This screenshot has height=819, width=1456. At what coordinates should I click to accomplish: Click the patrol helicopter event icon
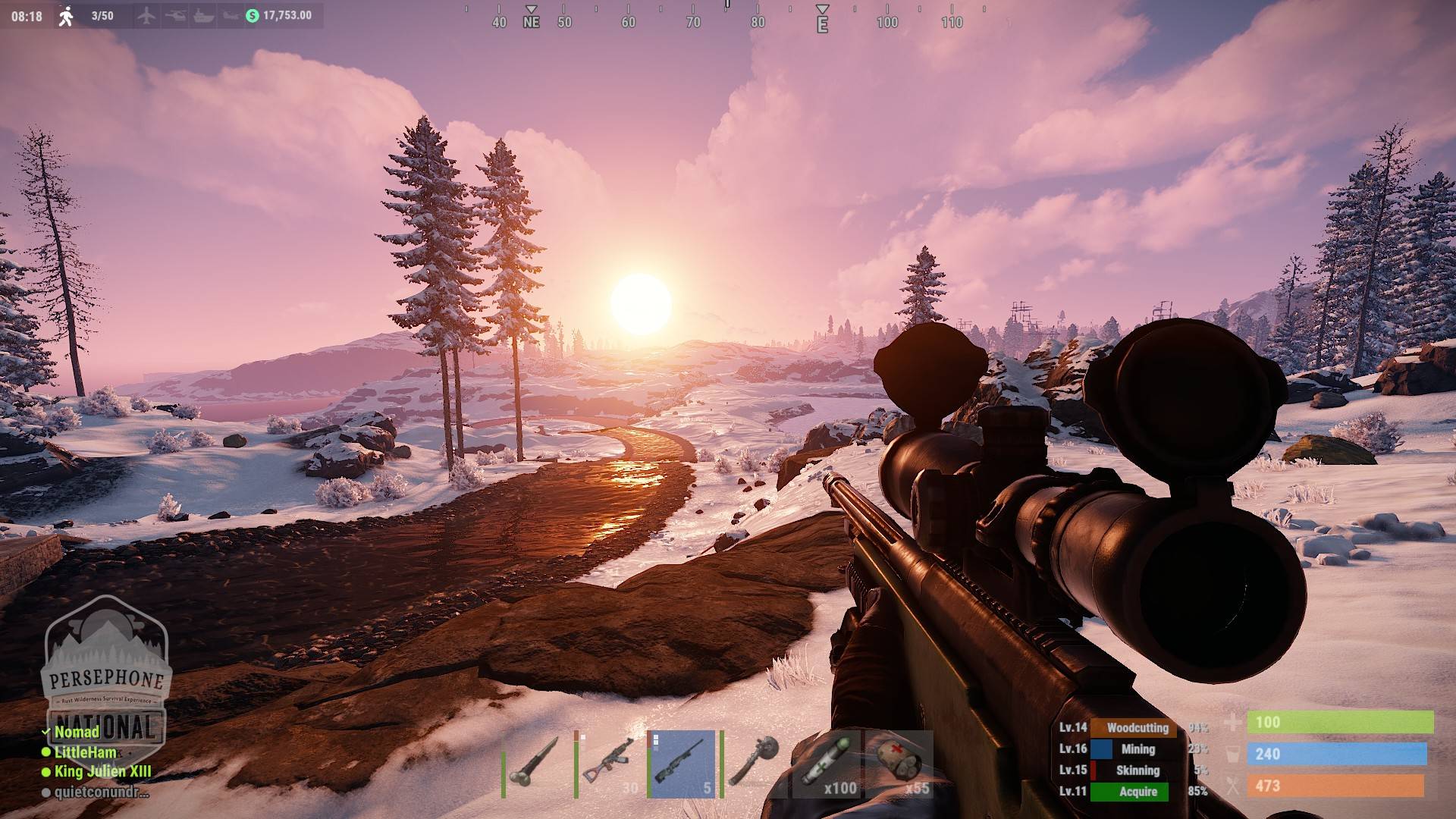tap(175, 15)
